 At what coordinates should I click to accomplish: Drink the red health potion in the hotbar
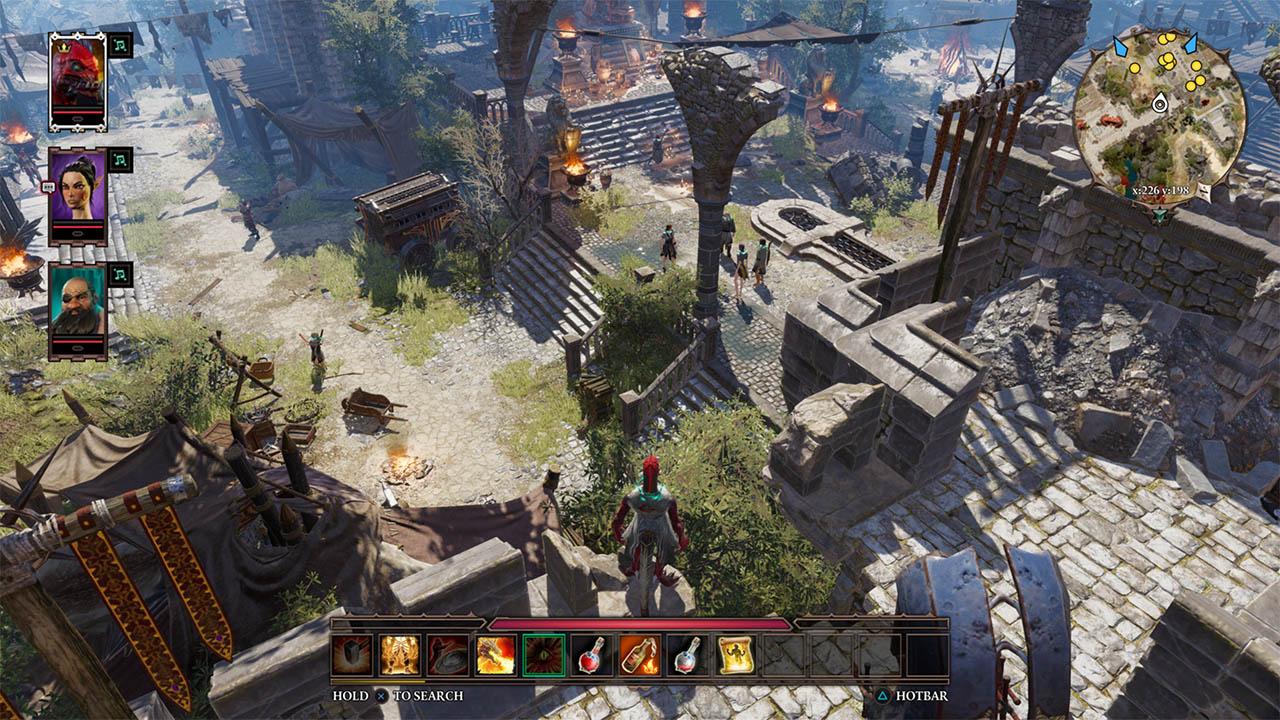point(591,655)
